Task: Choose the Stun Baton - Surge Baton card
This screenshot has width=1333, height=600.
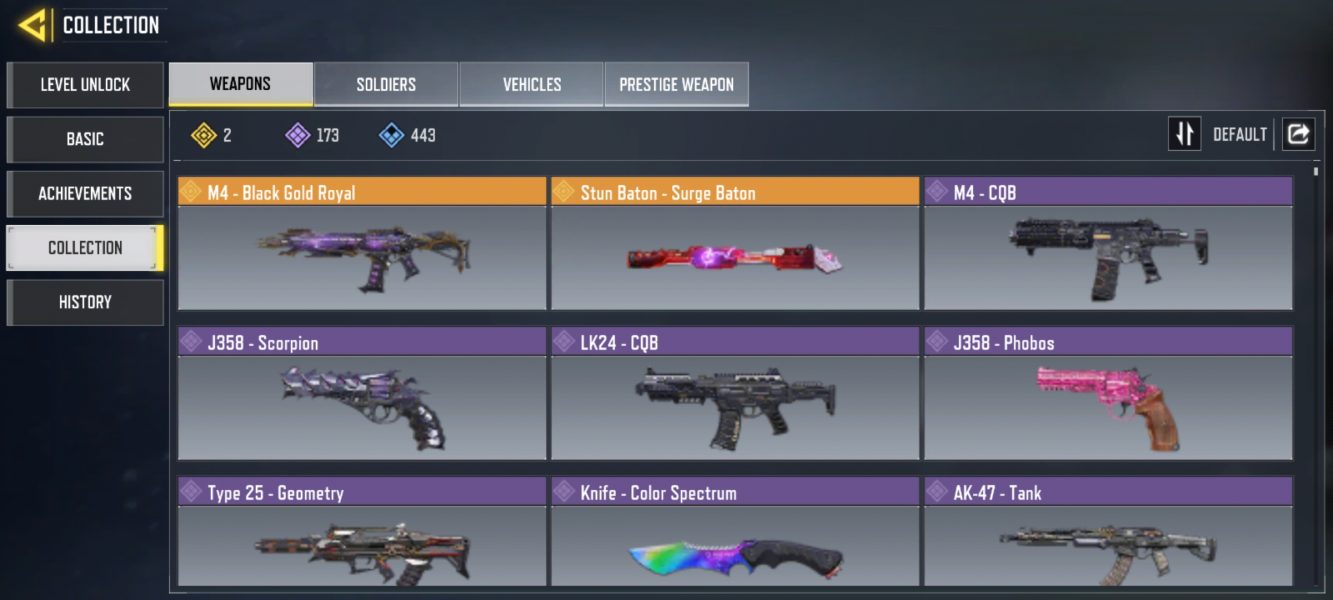Action: point(735,256)
